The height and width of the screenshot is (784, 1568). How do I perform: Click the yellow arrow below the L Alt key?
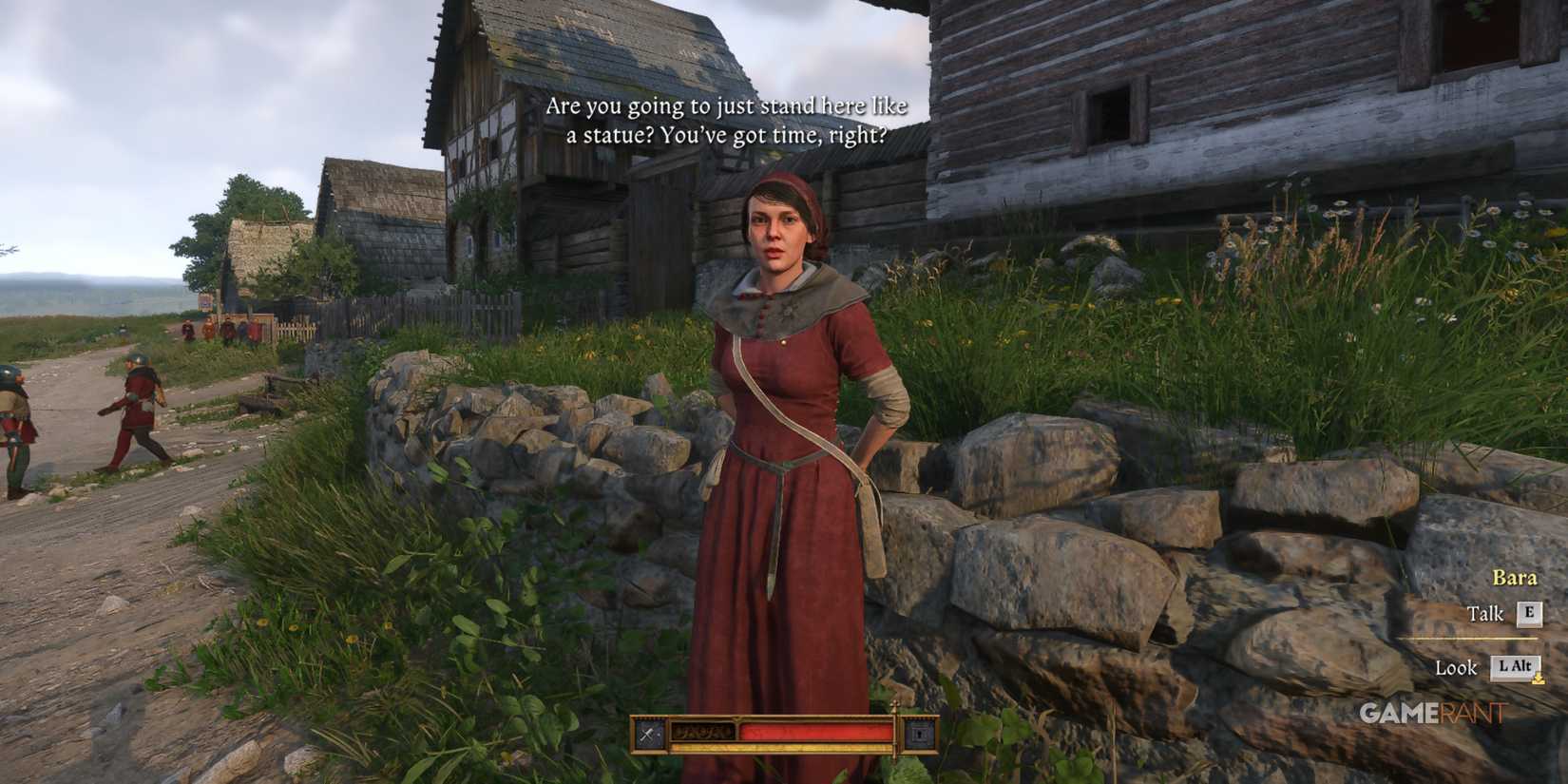(1539, 677)
